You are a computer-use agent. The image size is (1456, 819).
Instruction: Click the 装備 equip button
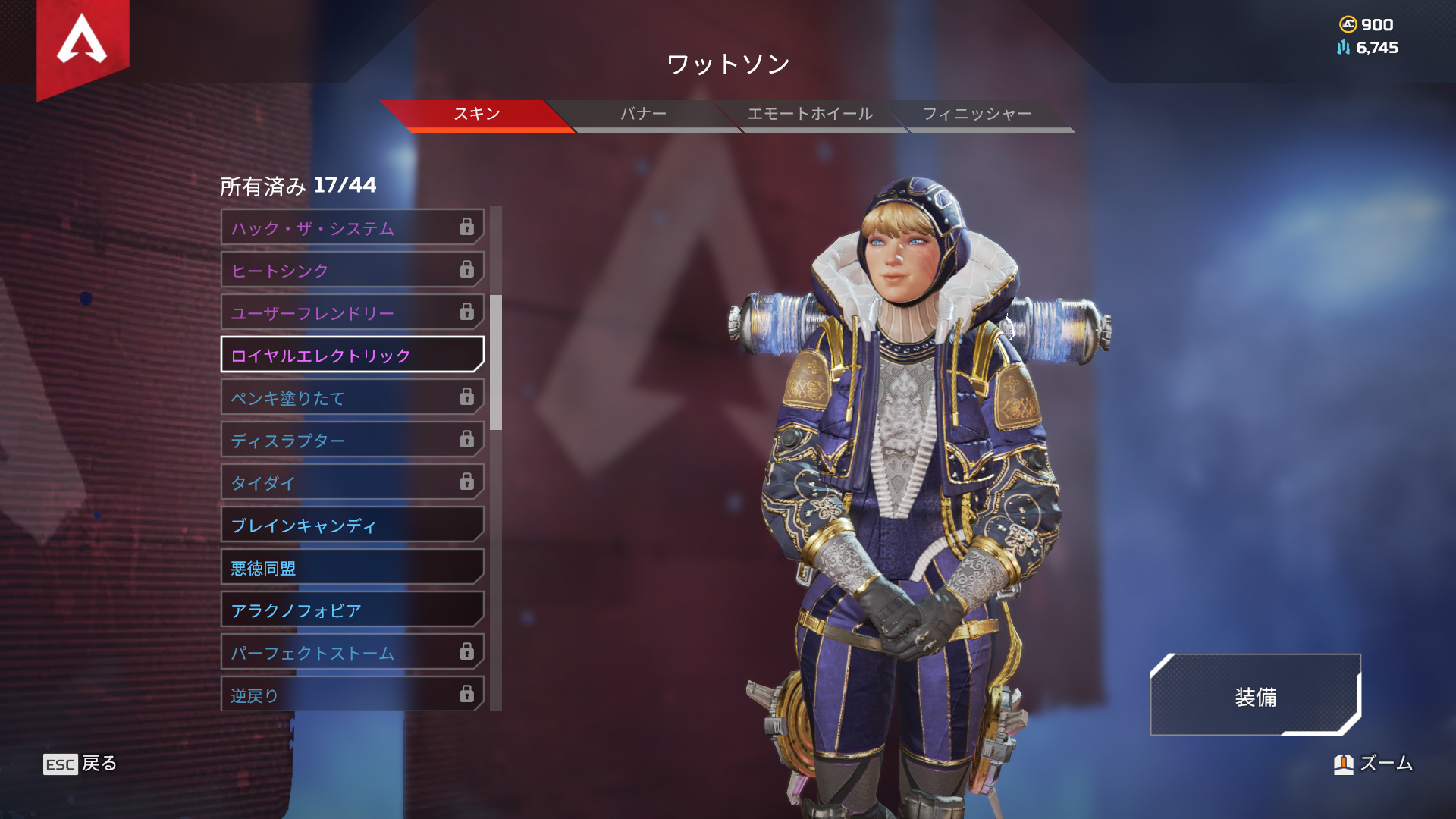[x=1255, y=696]
